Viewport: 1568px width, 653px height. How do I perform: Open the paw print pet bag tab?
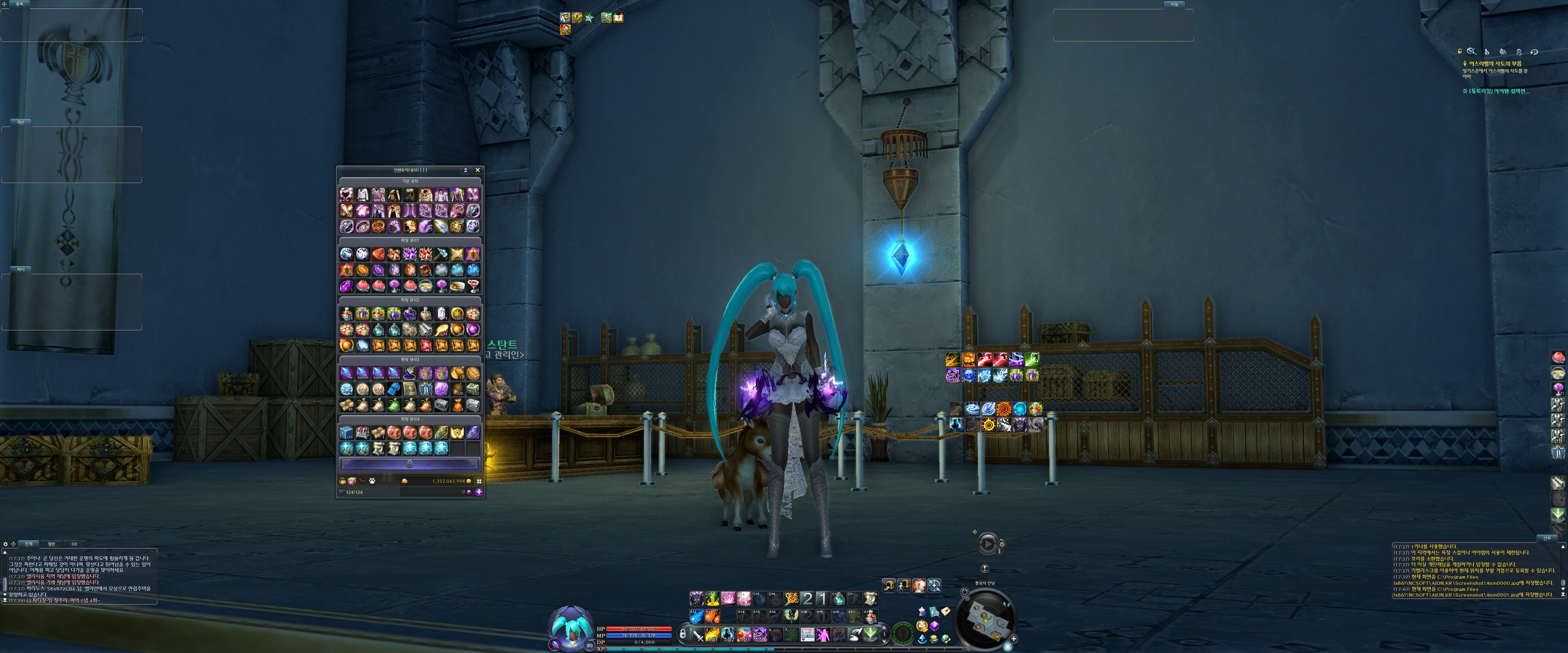coord(372,481)
